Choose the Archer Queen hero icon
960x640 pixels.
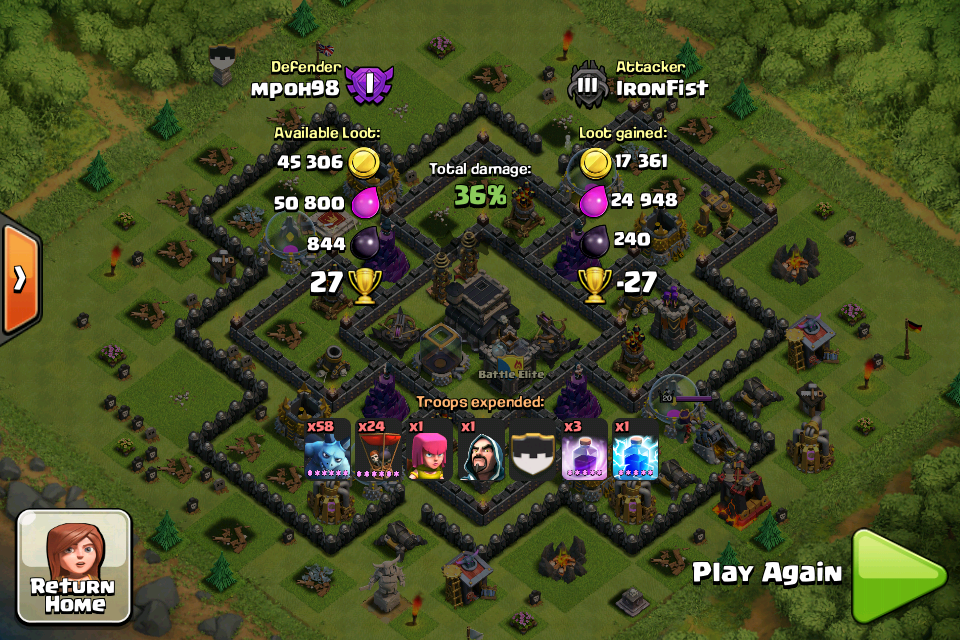coord(430,449)
